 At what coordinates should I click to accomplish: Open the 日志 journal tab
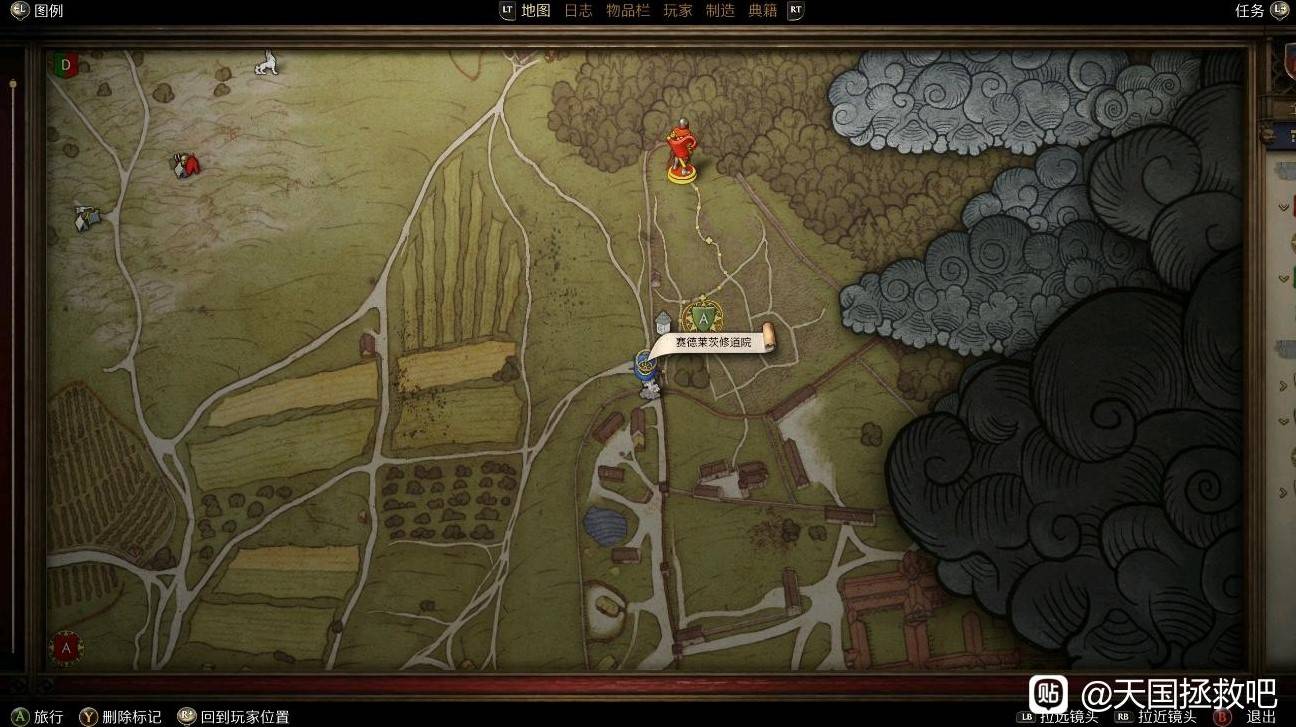point(578,11)
